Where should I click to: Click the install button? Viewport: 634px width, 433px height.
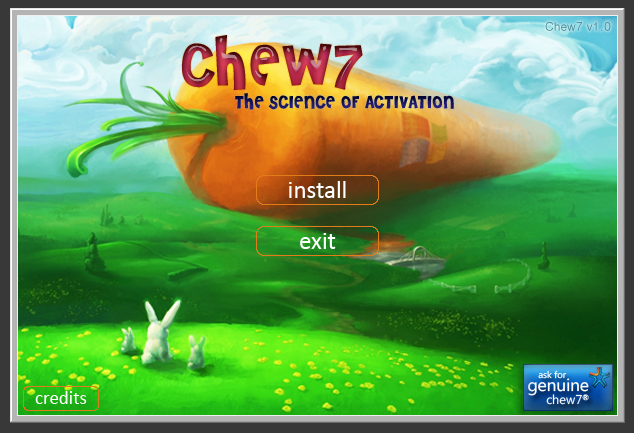tap(317, 190)
